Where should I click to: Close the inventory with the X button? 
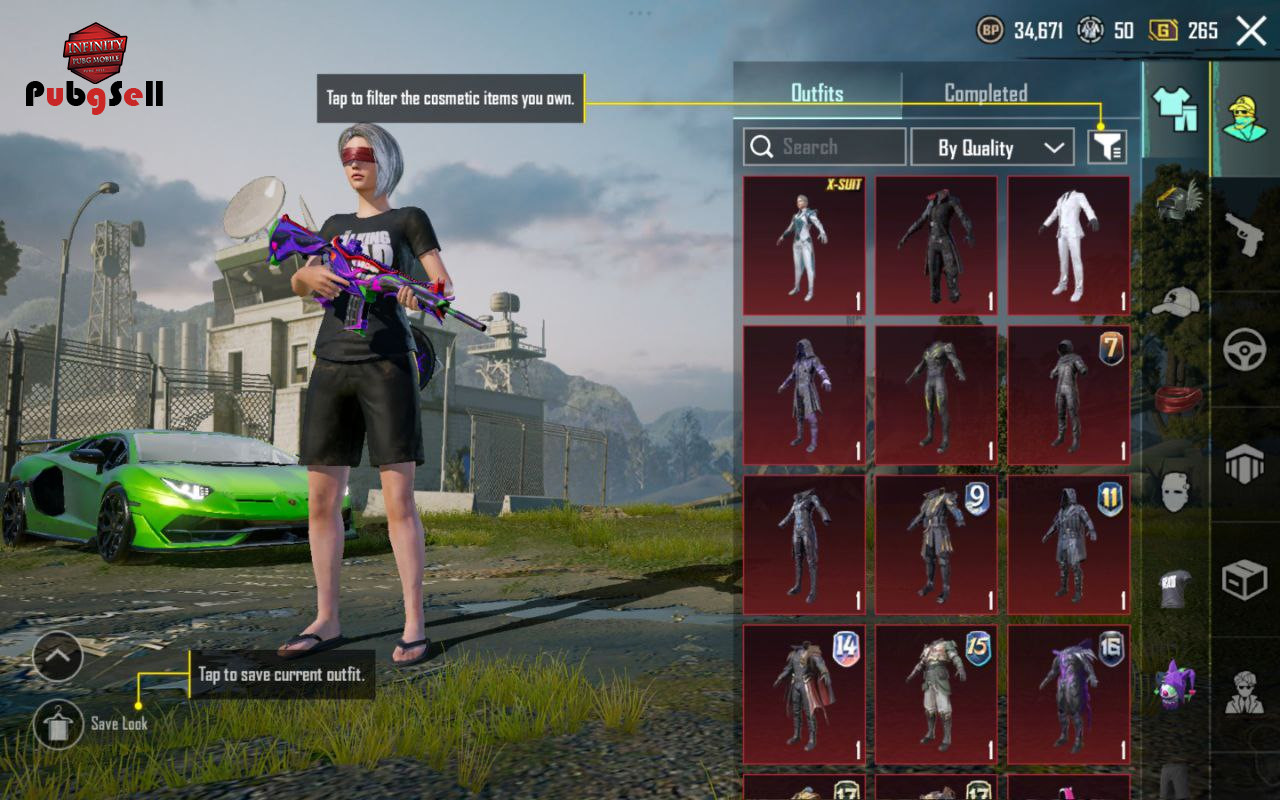(x=1251, y=31)
